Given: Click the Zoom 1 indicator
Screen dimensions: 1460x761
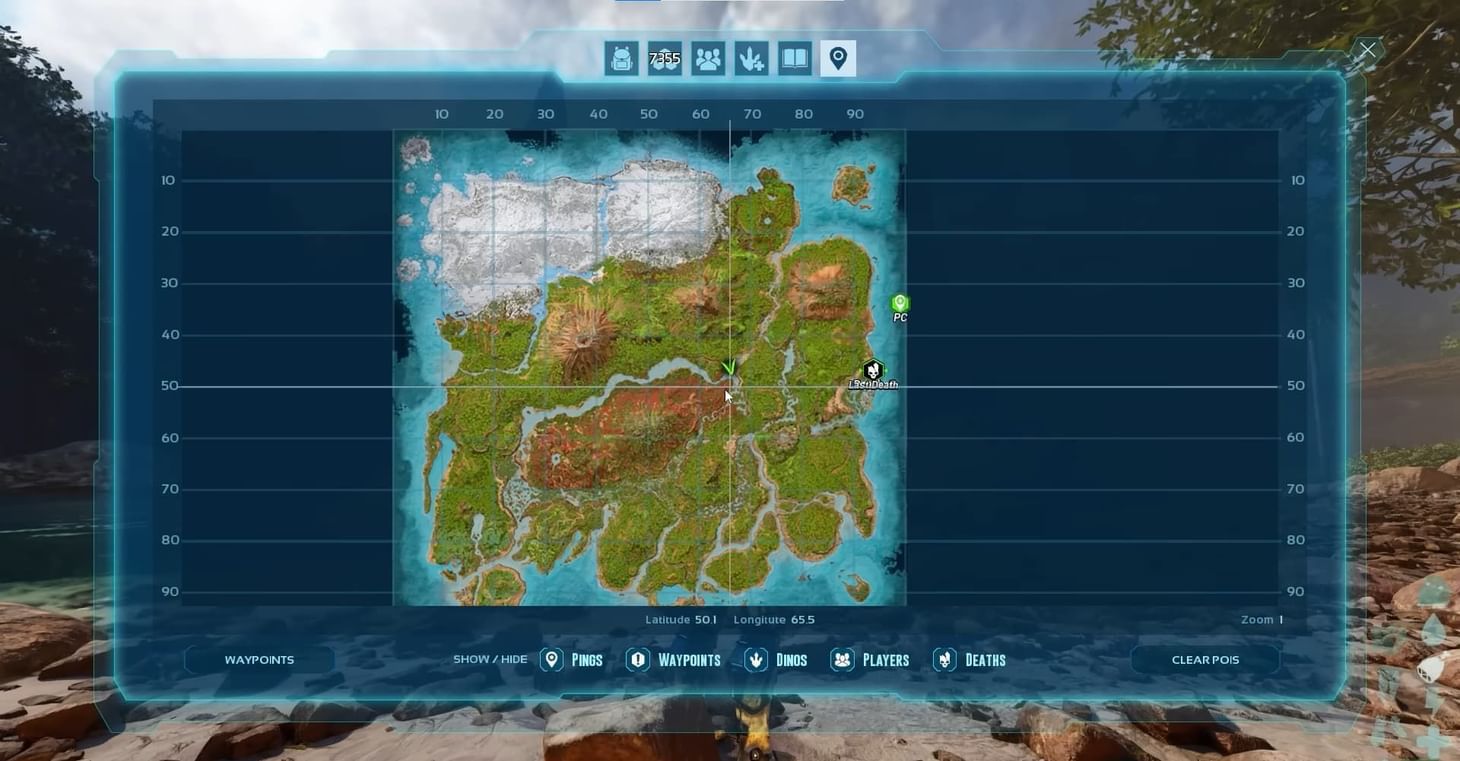Looking at the screenshot, I should [1261, 619].
